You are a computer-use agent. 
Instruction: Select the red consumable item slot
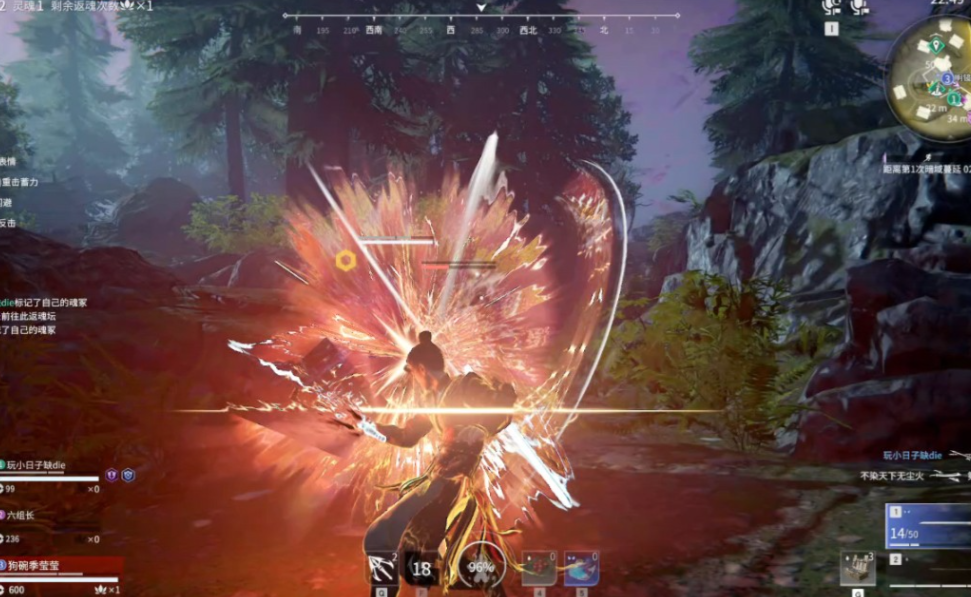click(539, 568)
